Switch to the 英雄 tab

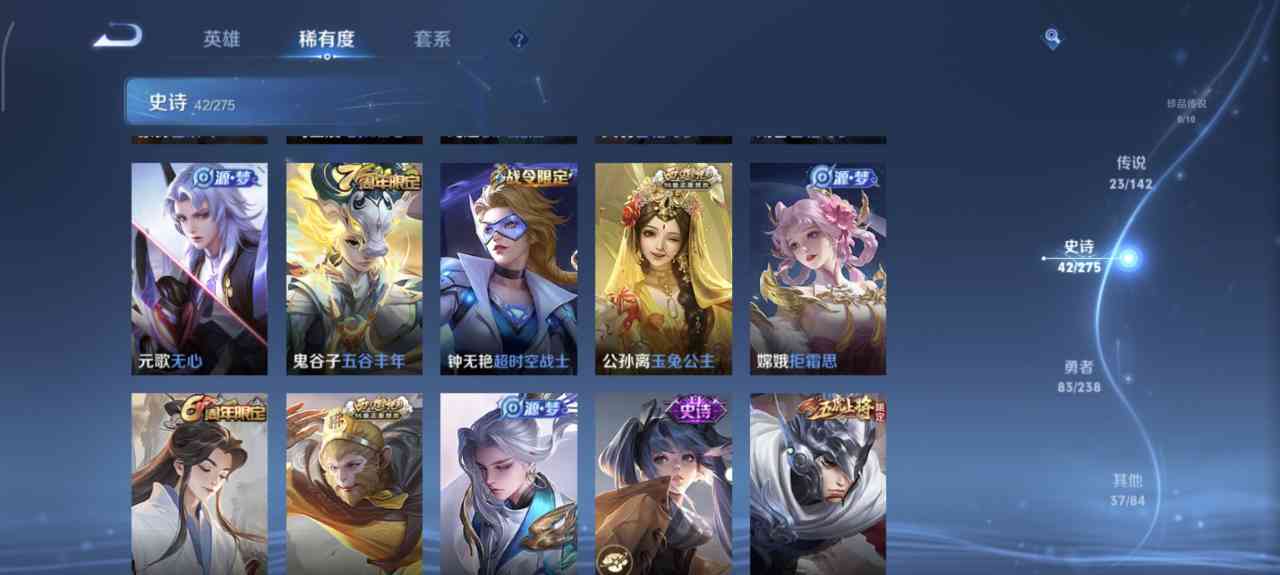point(221,40)
